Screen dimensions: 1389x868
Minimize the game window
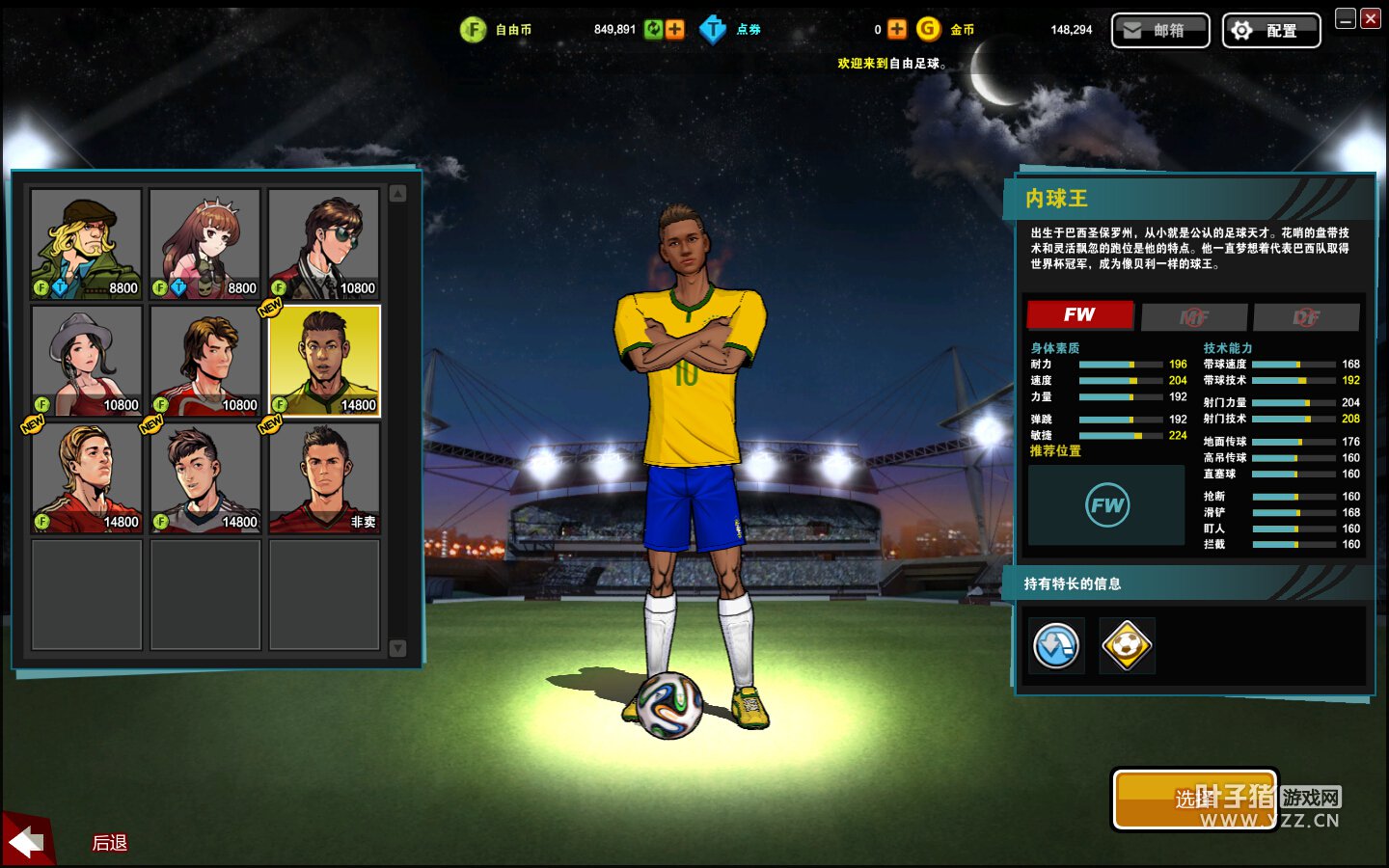click(1346, 18)
